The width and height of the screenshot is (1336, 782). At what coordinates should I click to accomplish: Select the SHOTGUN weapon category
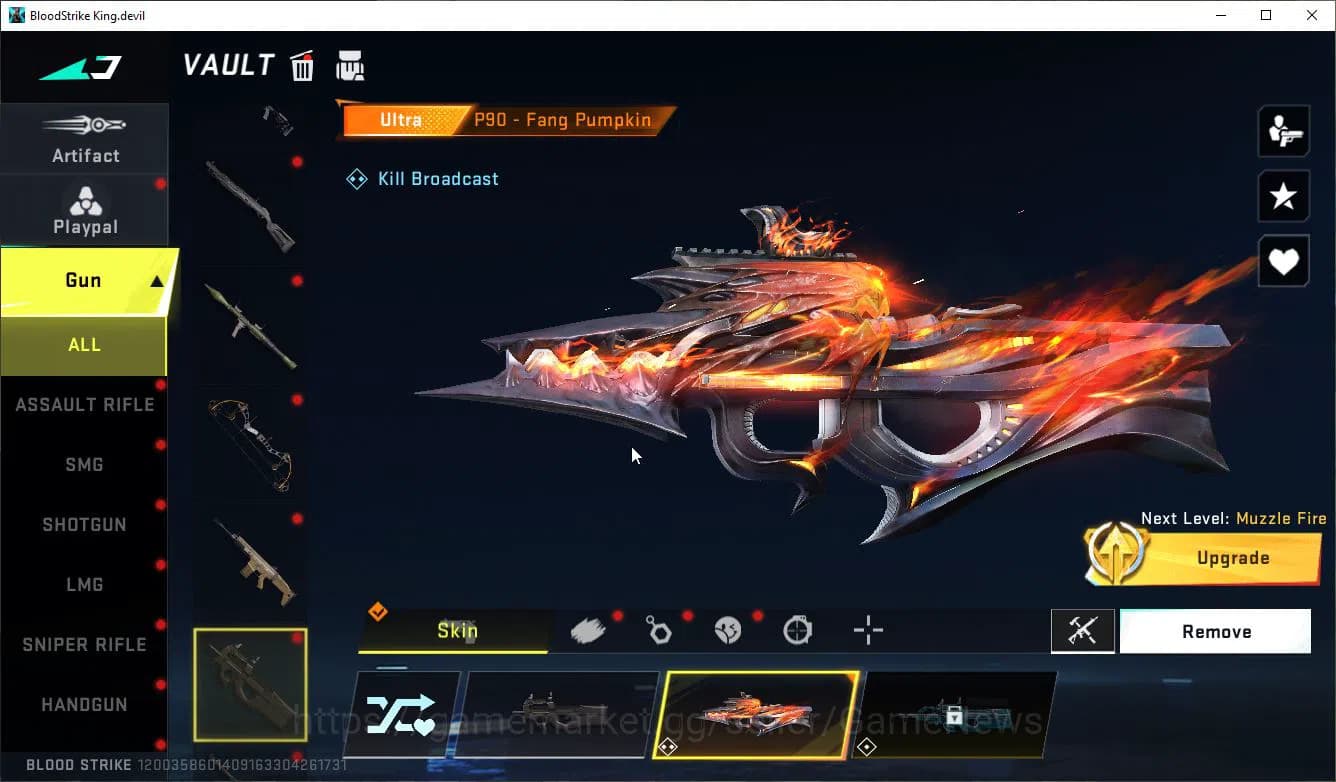84,524
